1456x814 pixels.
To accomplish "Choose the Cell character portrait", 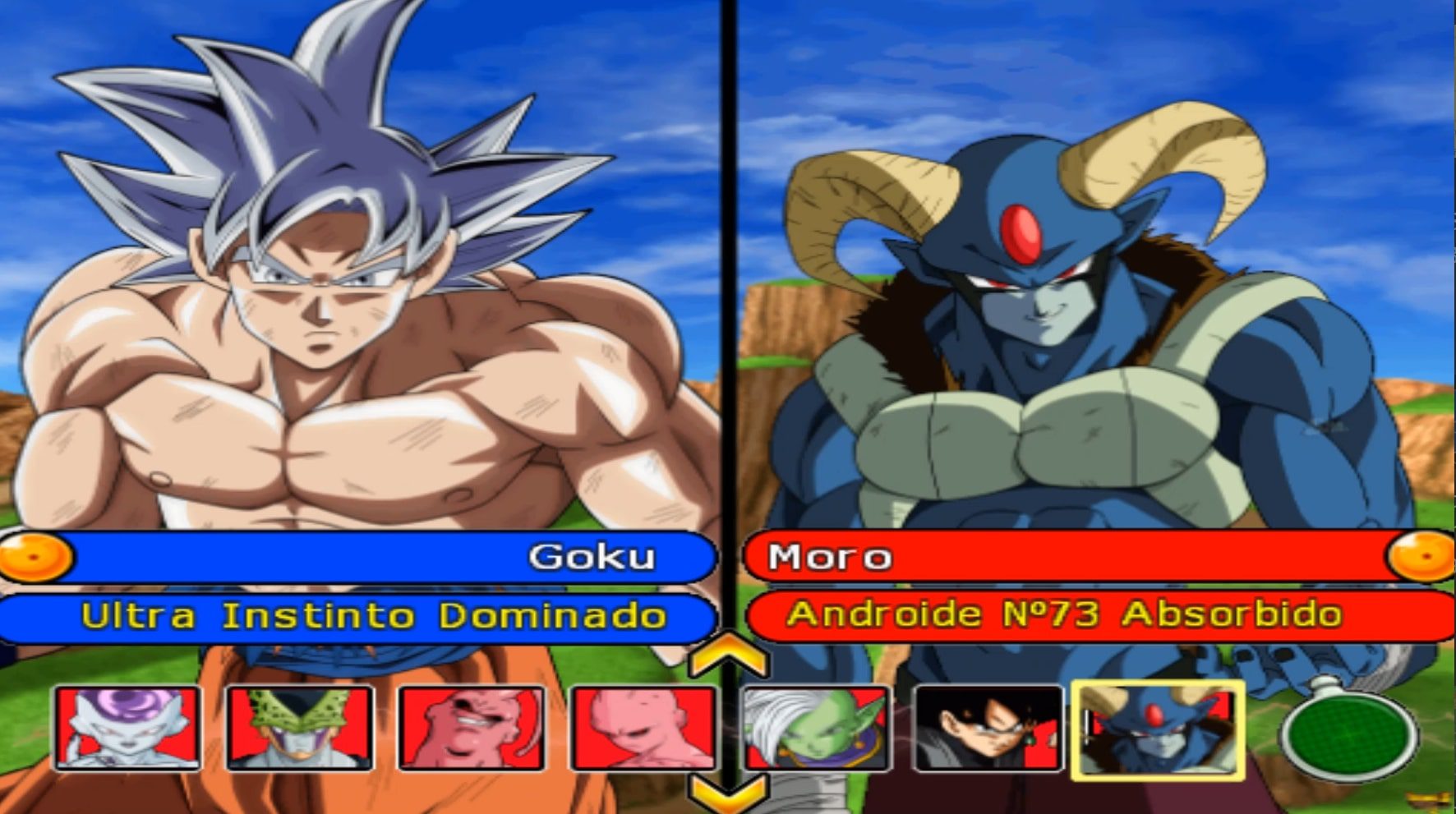I will coord(300,728).
